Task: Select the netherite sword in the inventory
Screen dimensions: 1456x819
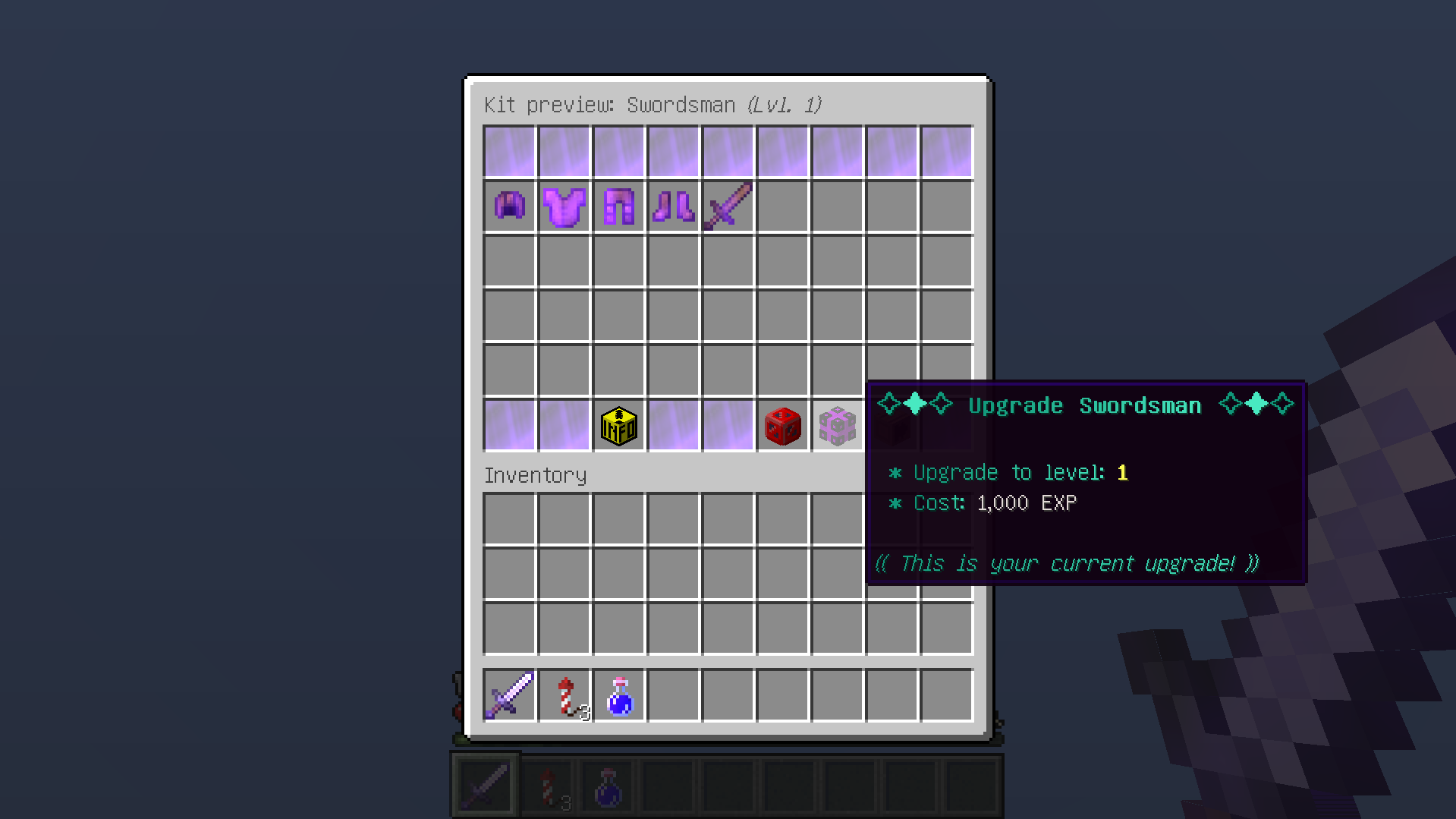Action: coord(509,695)
